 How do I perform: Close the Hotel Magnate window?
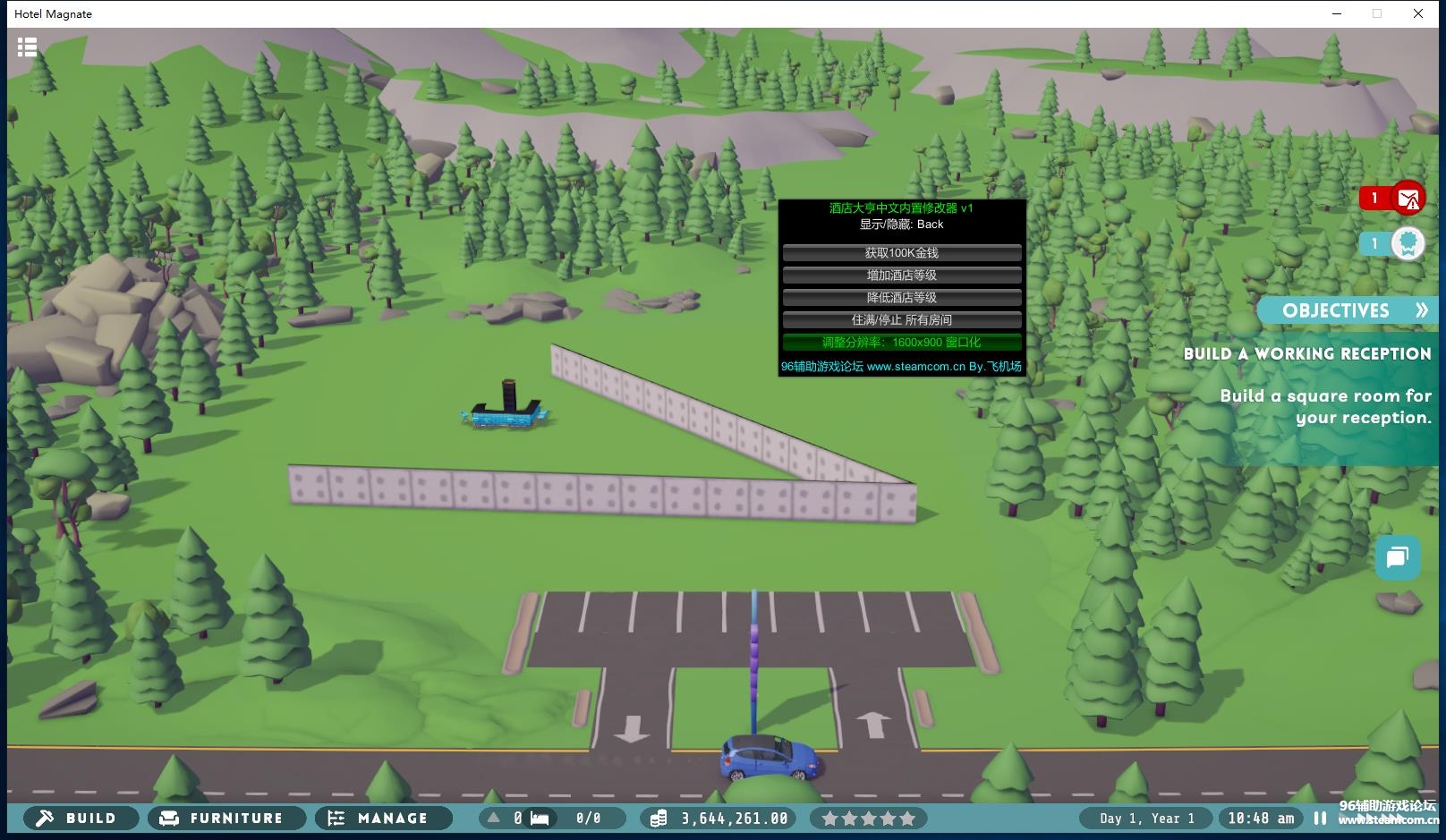[x=1418, y=13]
